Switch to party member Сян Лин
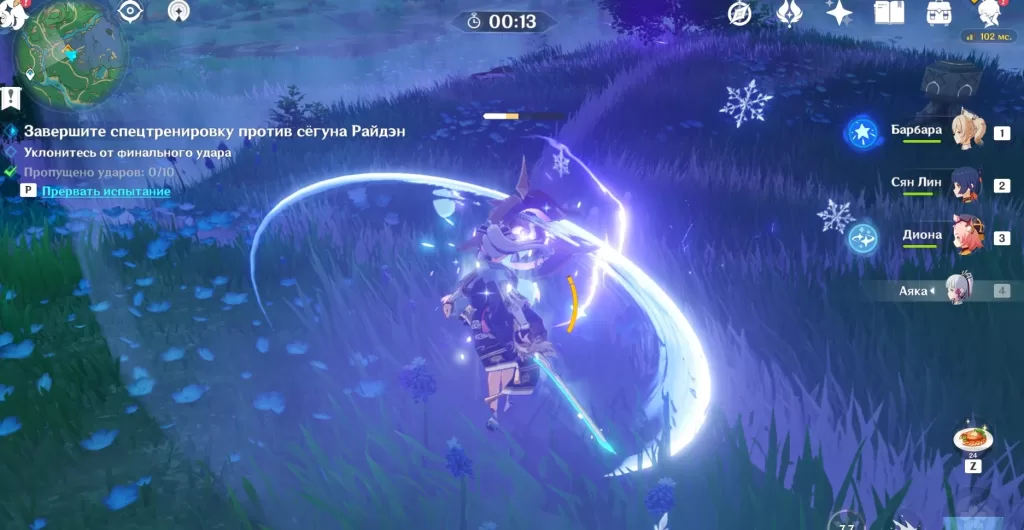1024x530 pixels. point(967,185)
